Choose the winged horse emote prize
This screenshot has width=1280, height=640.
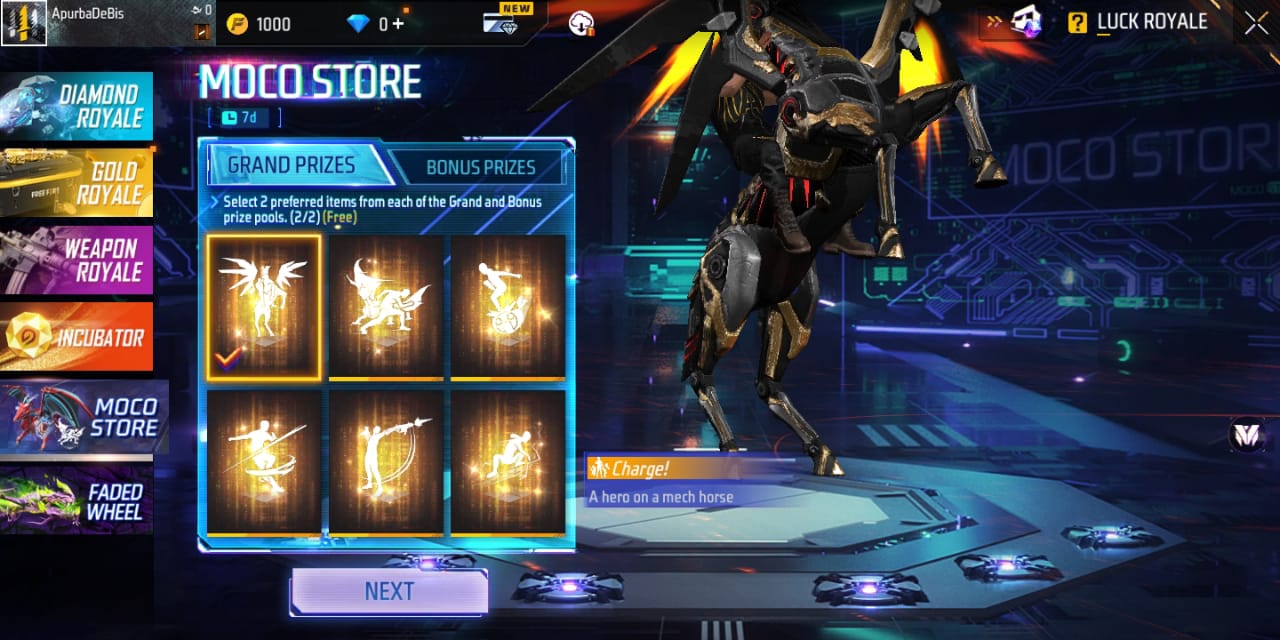[264, 307]
